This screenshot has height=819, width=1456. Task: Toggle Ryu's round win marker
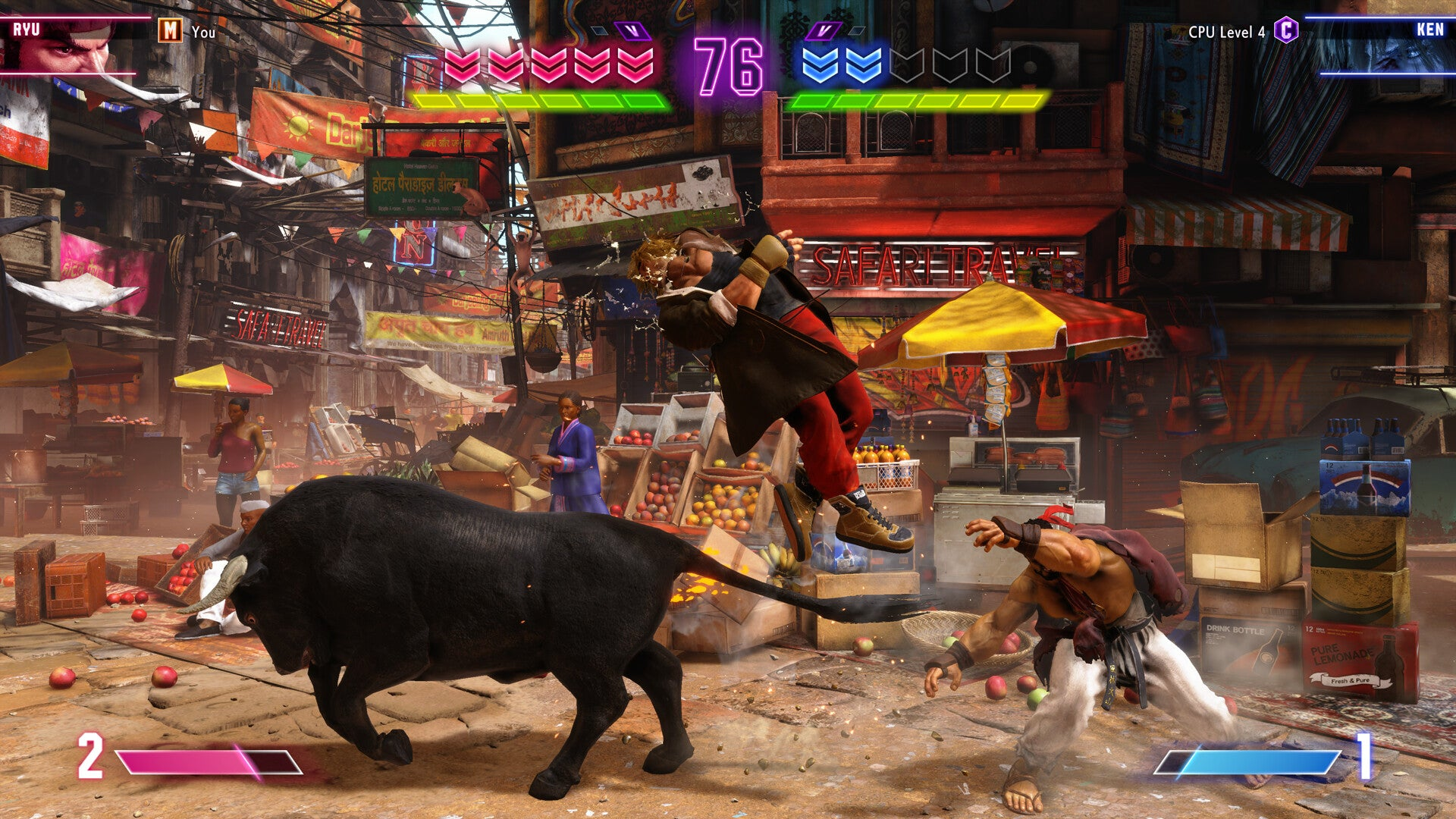point(601,29)
